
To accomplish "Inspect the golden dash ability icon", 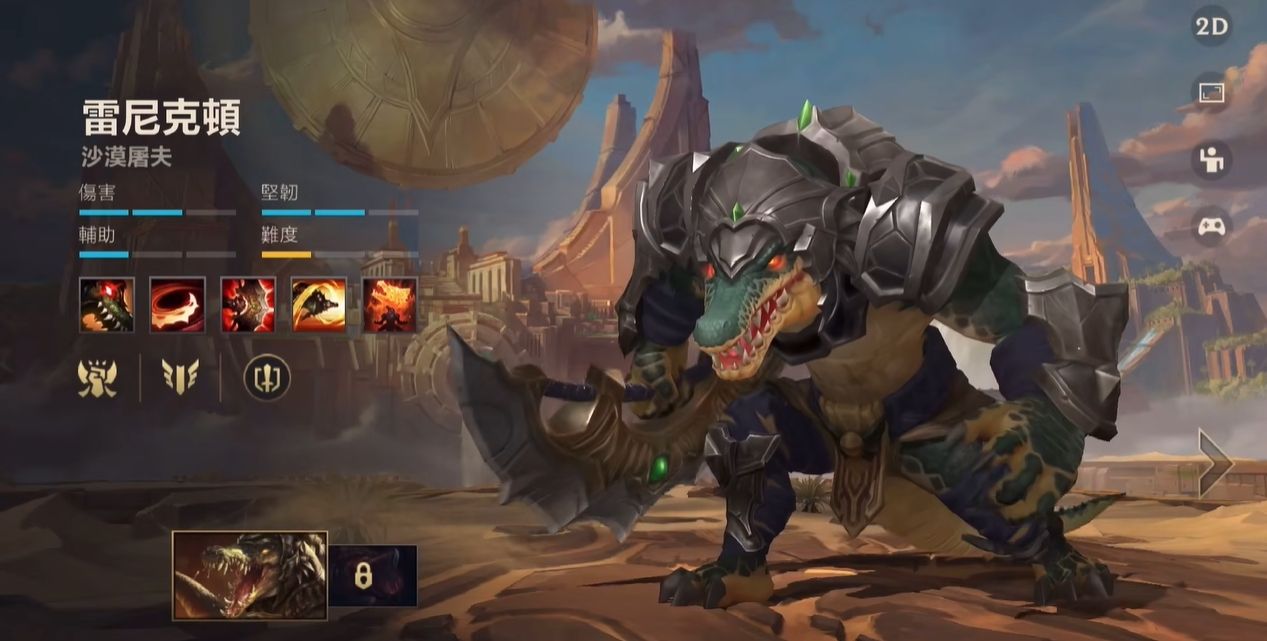I will point(319,305).
